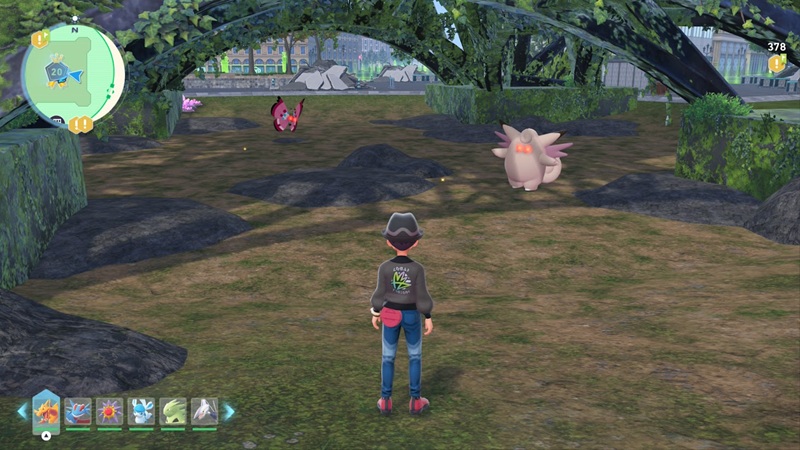Select the Charizard party slot
Viewport: 800px width, 450px height.
pyautogui.click(x=46, y=410)
